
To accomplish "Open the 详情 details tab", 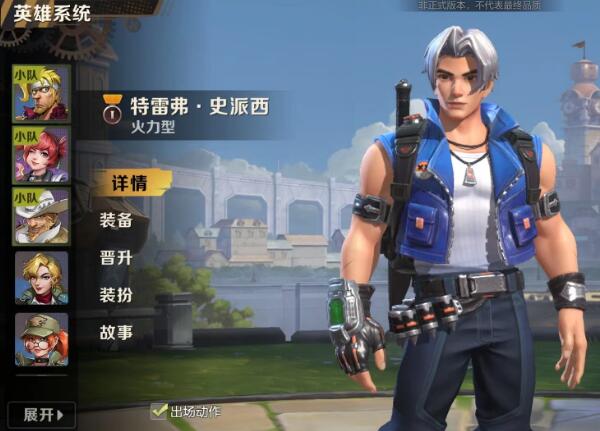I will click(130, 184).
